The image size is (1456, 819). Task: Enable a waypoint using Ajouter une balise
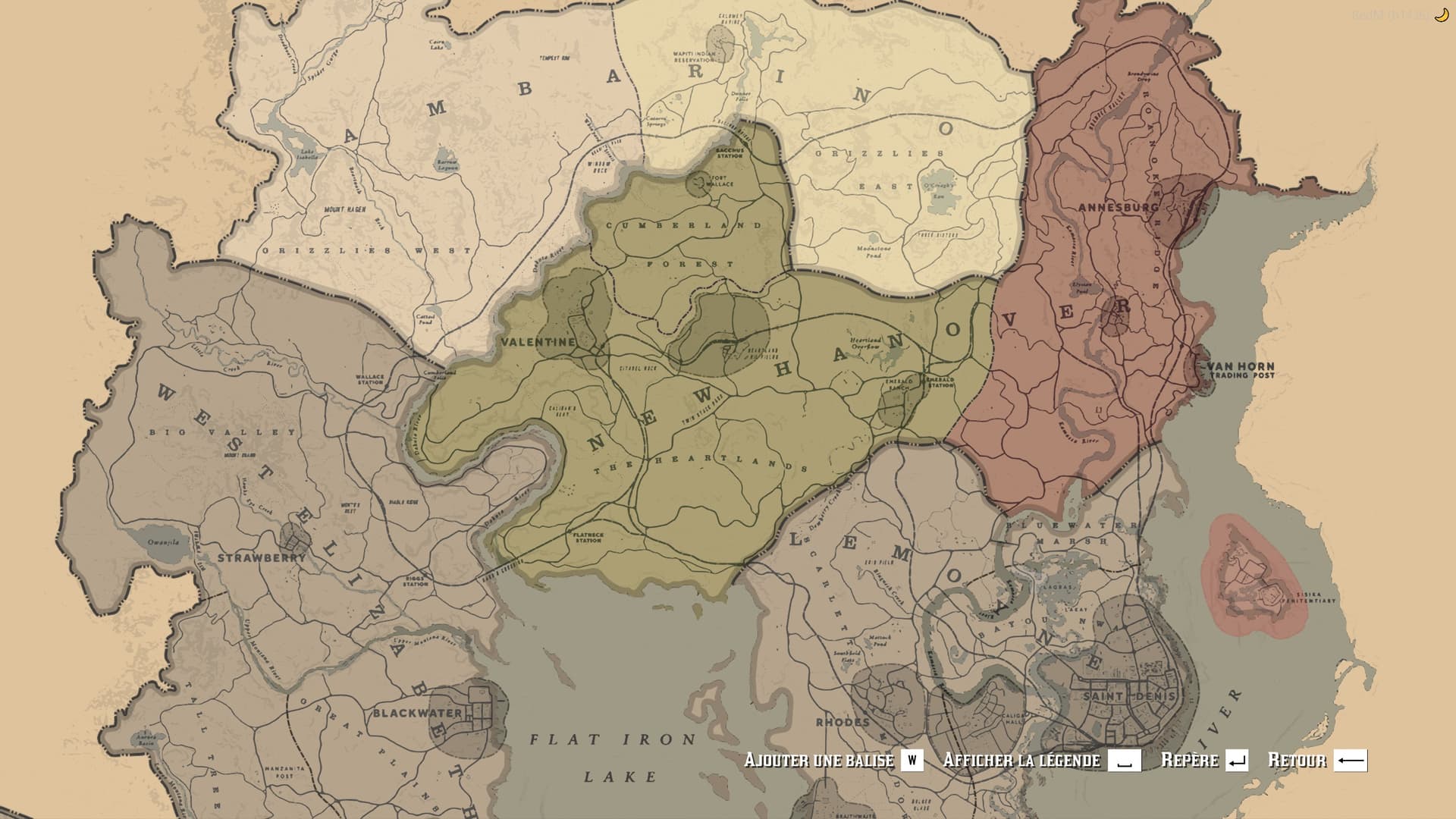(819, 760)
